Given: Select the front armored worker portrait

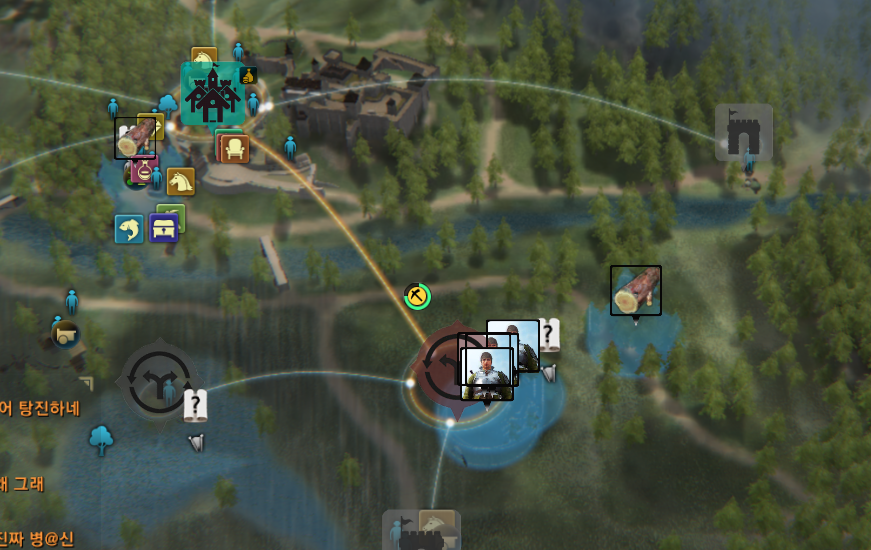Looking at the screenshot, I should (x=487, y=374).
